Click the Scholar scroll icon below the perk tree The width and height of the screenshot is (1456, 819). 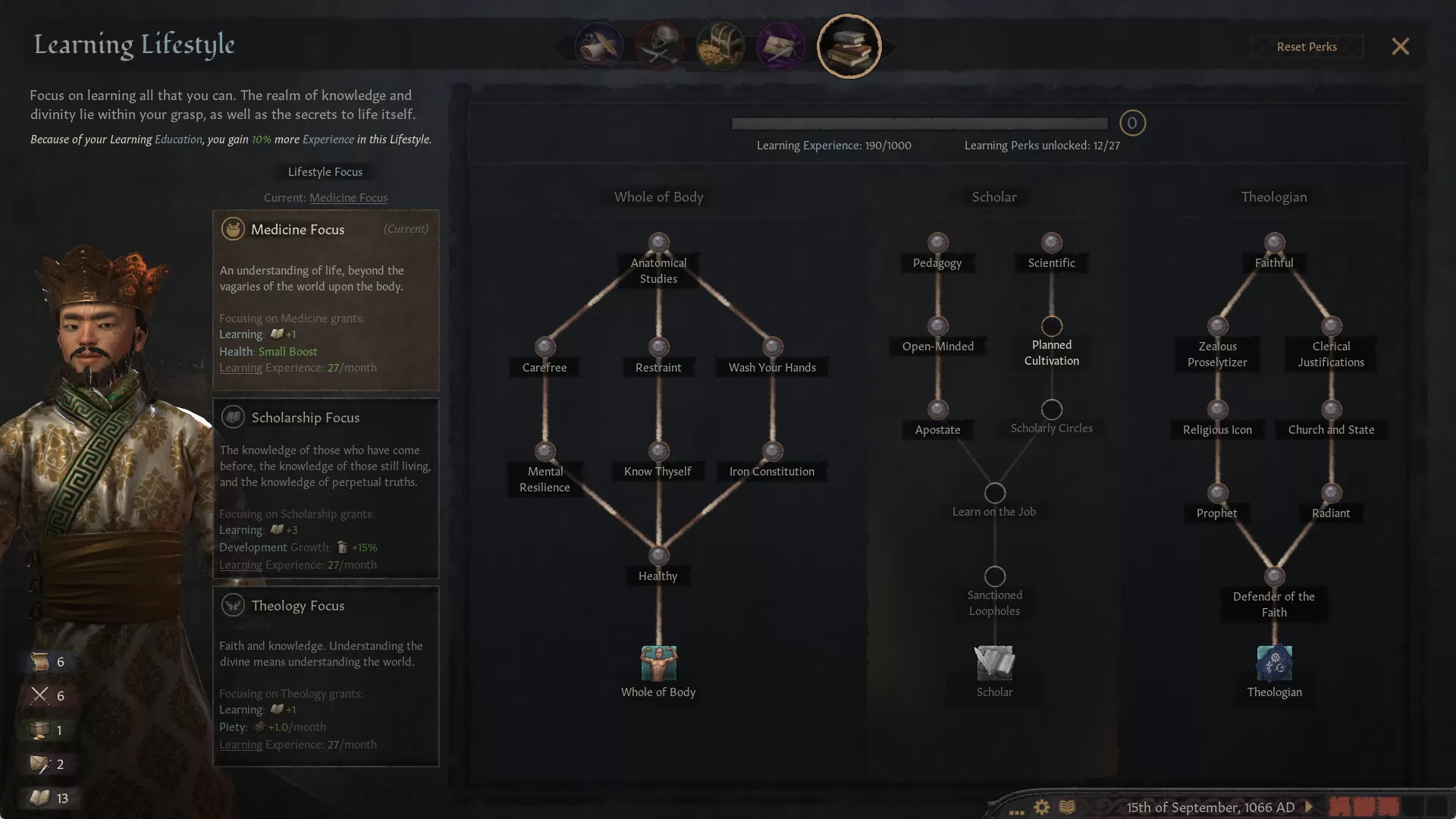click(994, 663)
